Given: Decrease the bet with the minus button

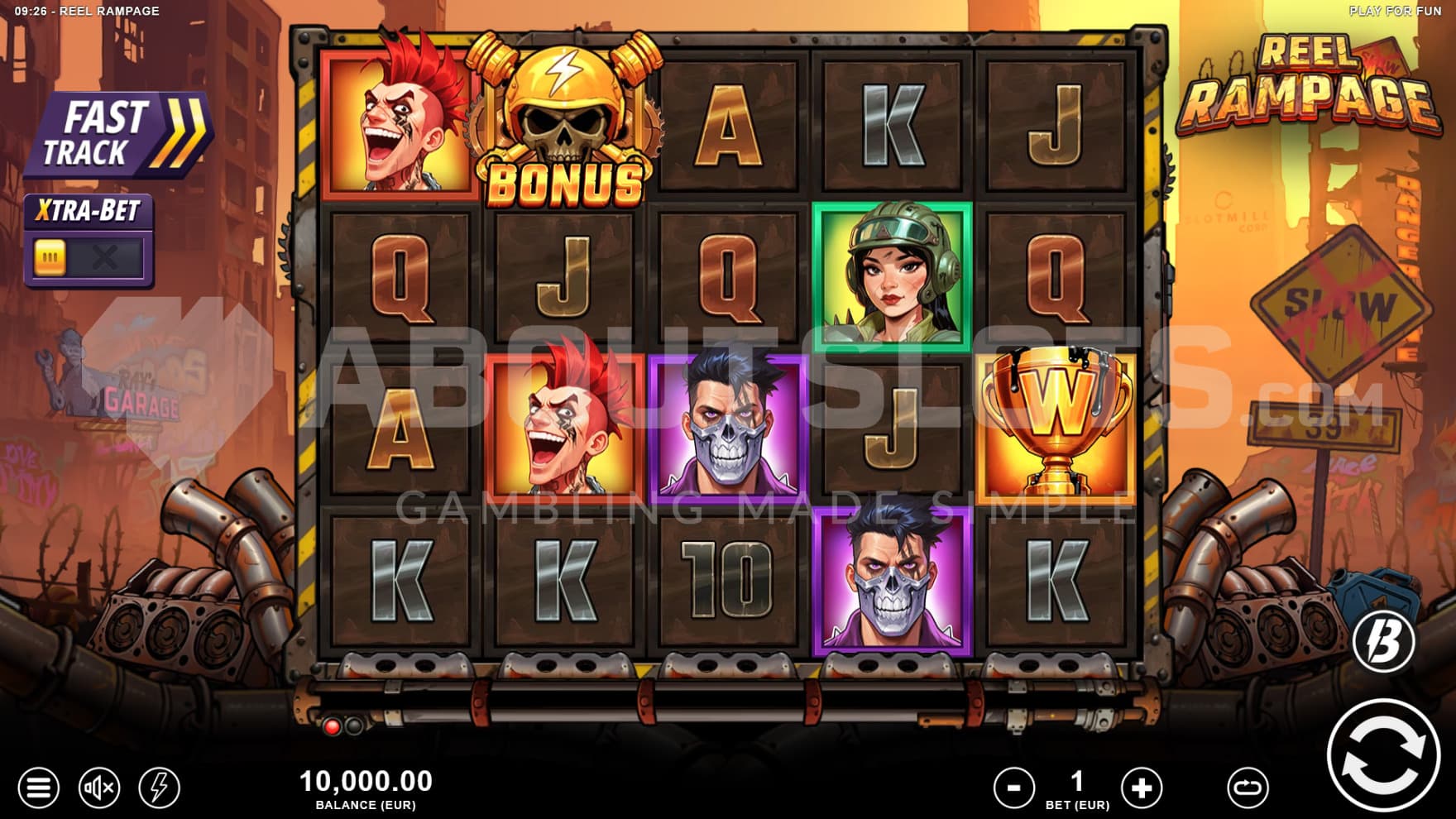Looking at the screenshot, I should tap(1013, 787).
